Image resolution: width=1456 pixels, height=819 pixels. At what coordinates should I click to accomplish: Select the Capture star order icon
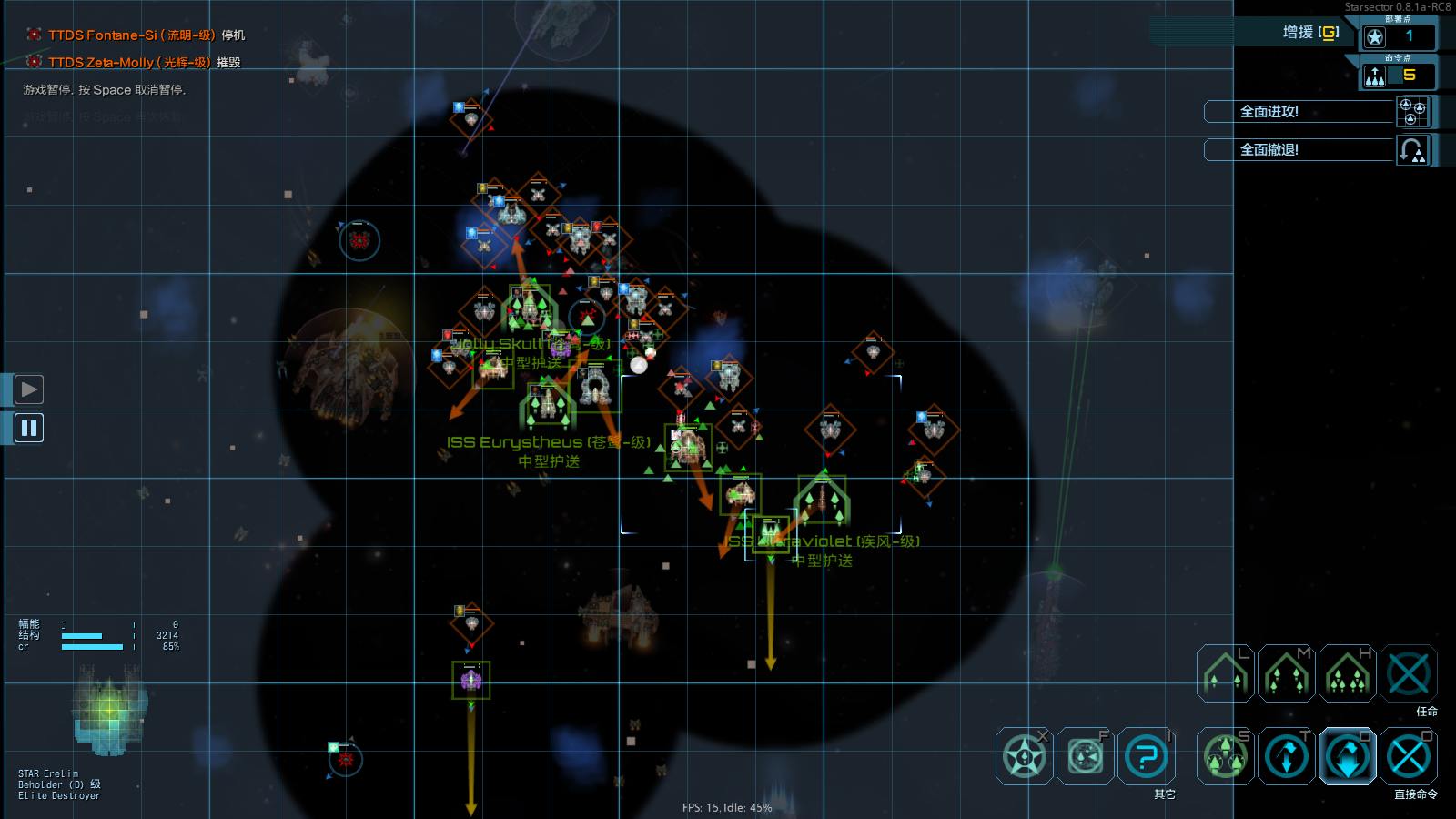(1023, 756)
